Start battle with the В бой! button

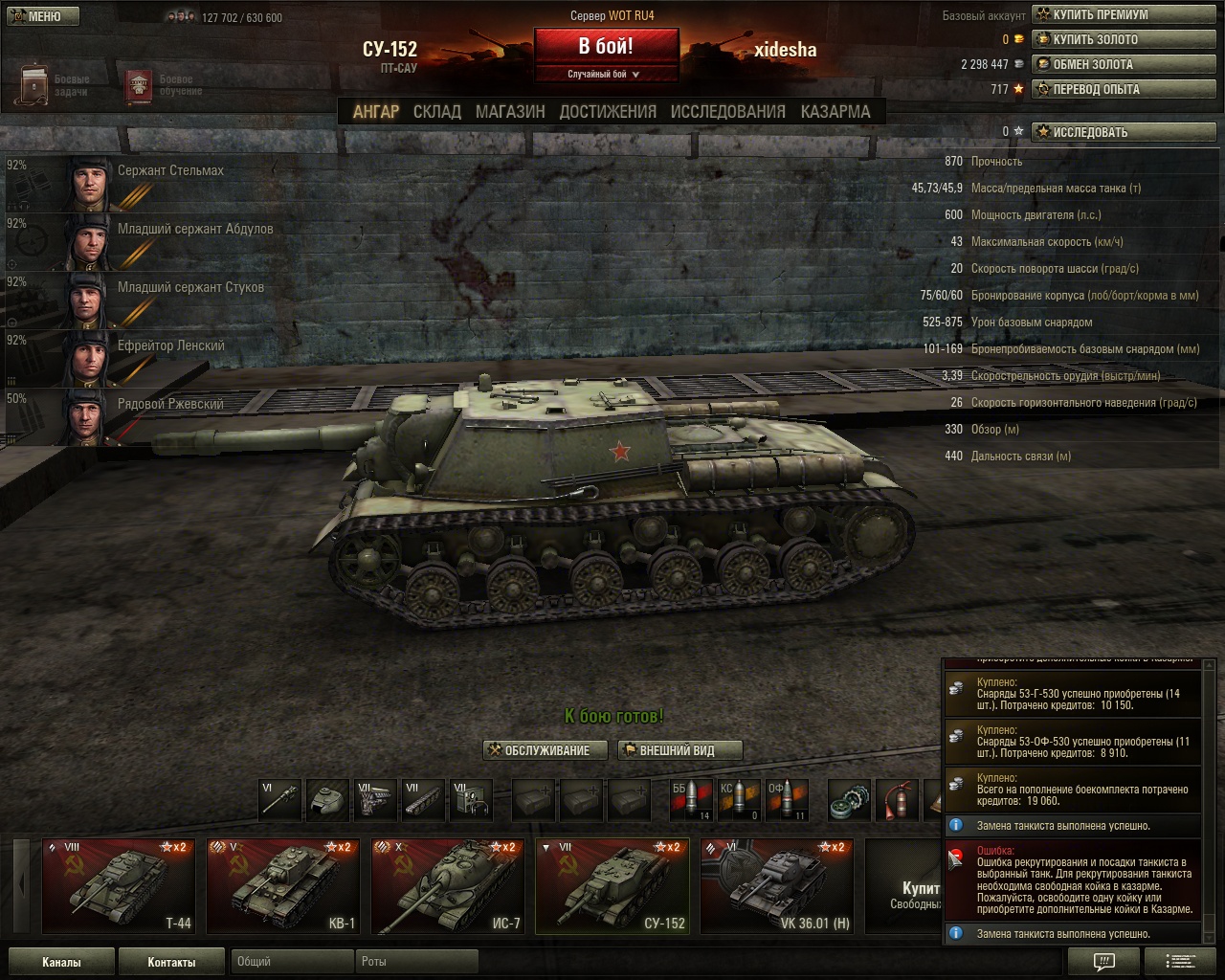606,47
